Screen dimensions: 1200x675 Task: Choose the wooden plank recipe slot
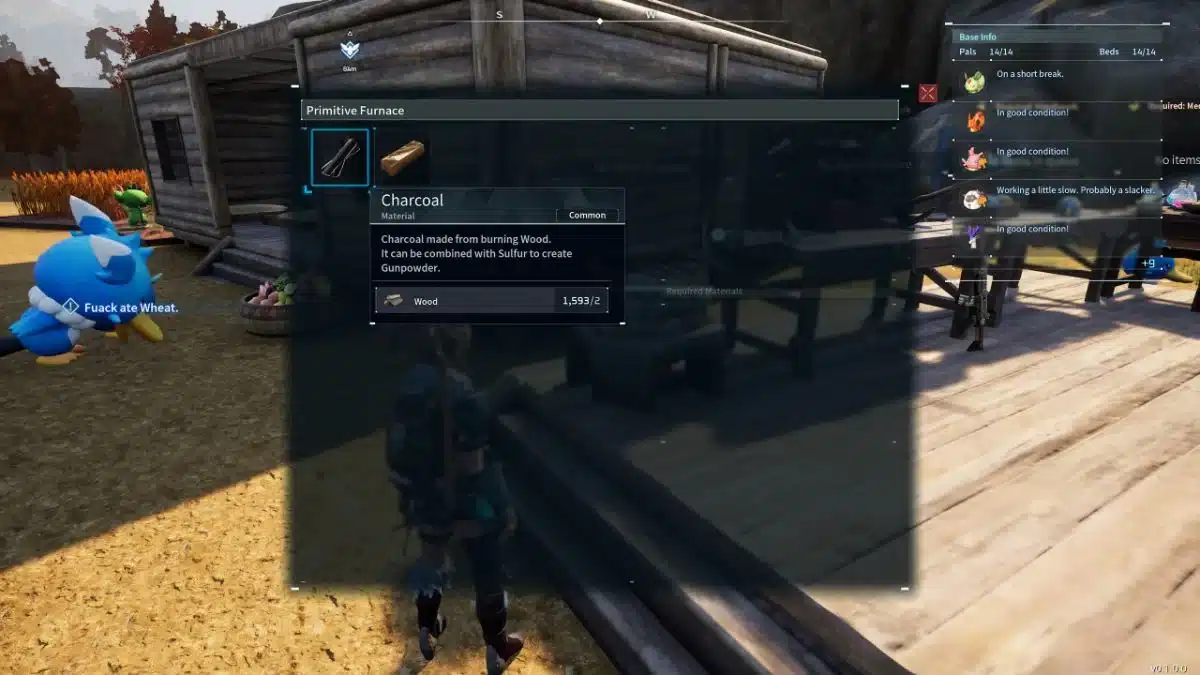click(x=402, y=157)
